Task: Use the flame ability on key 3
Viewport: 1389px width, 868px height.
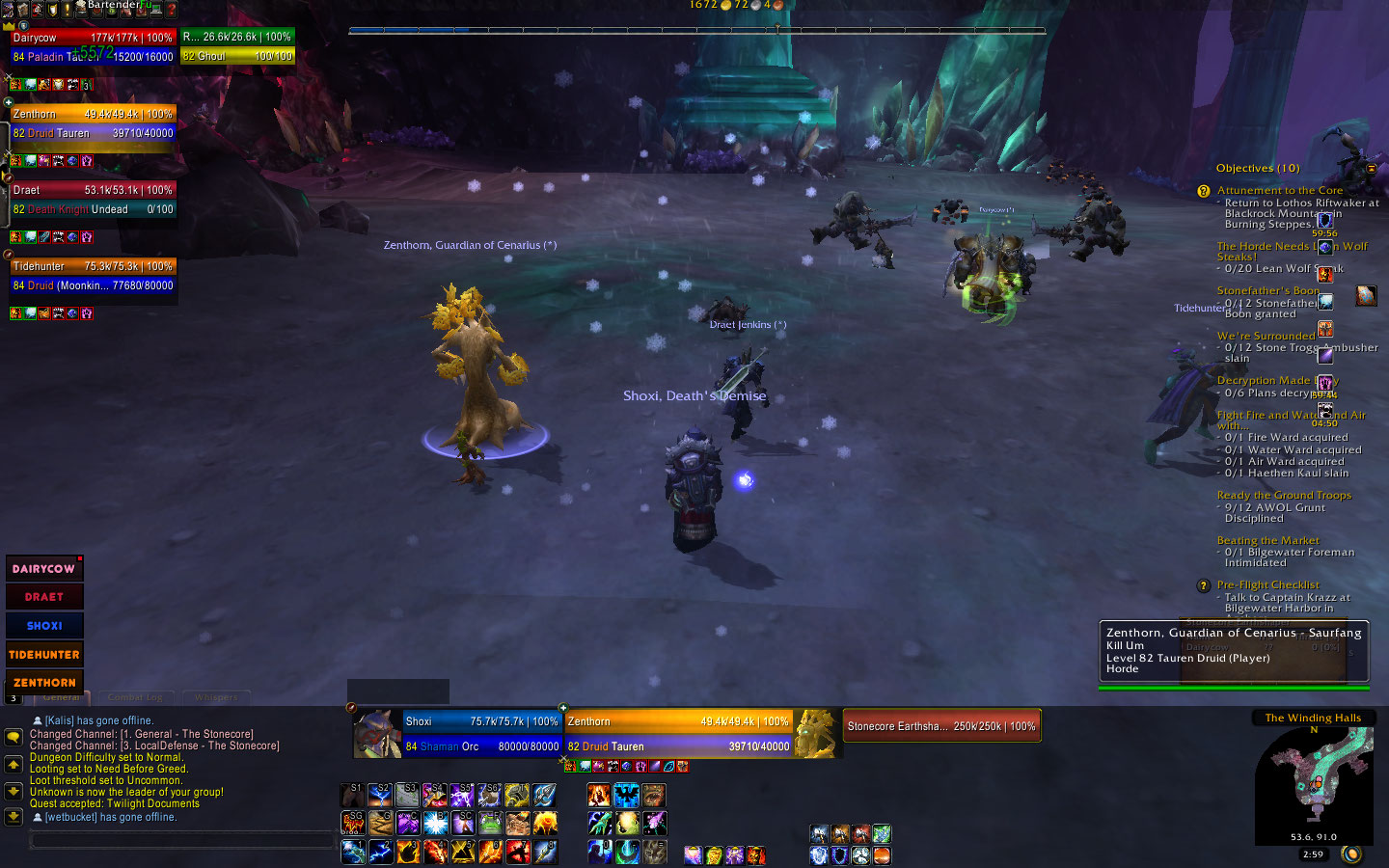Action: click(408, 852)
